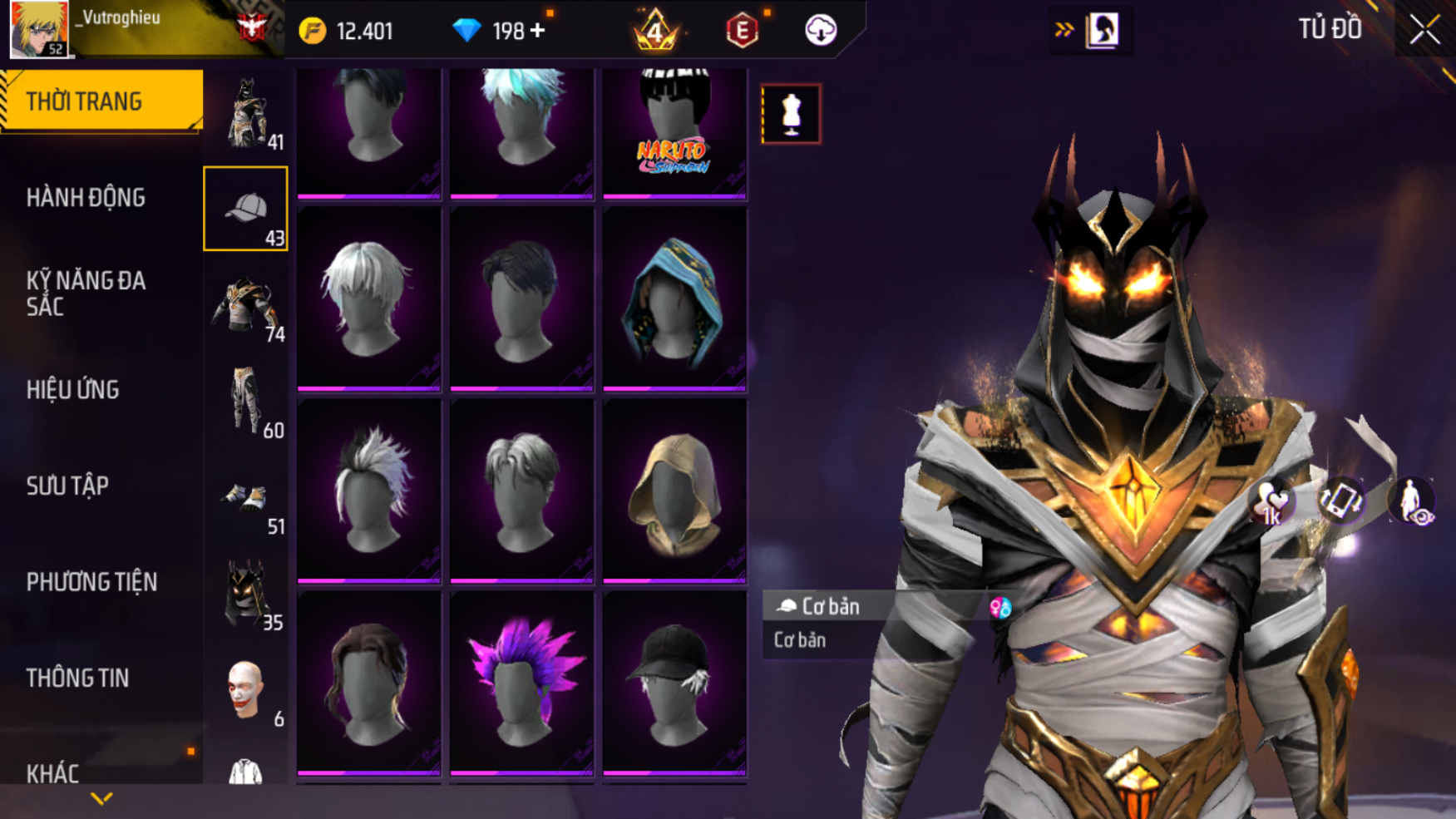Pick the spiky purple hair
The height and width of the screenshot is (819, 1456).
point(521,682)
